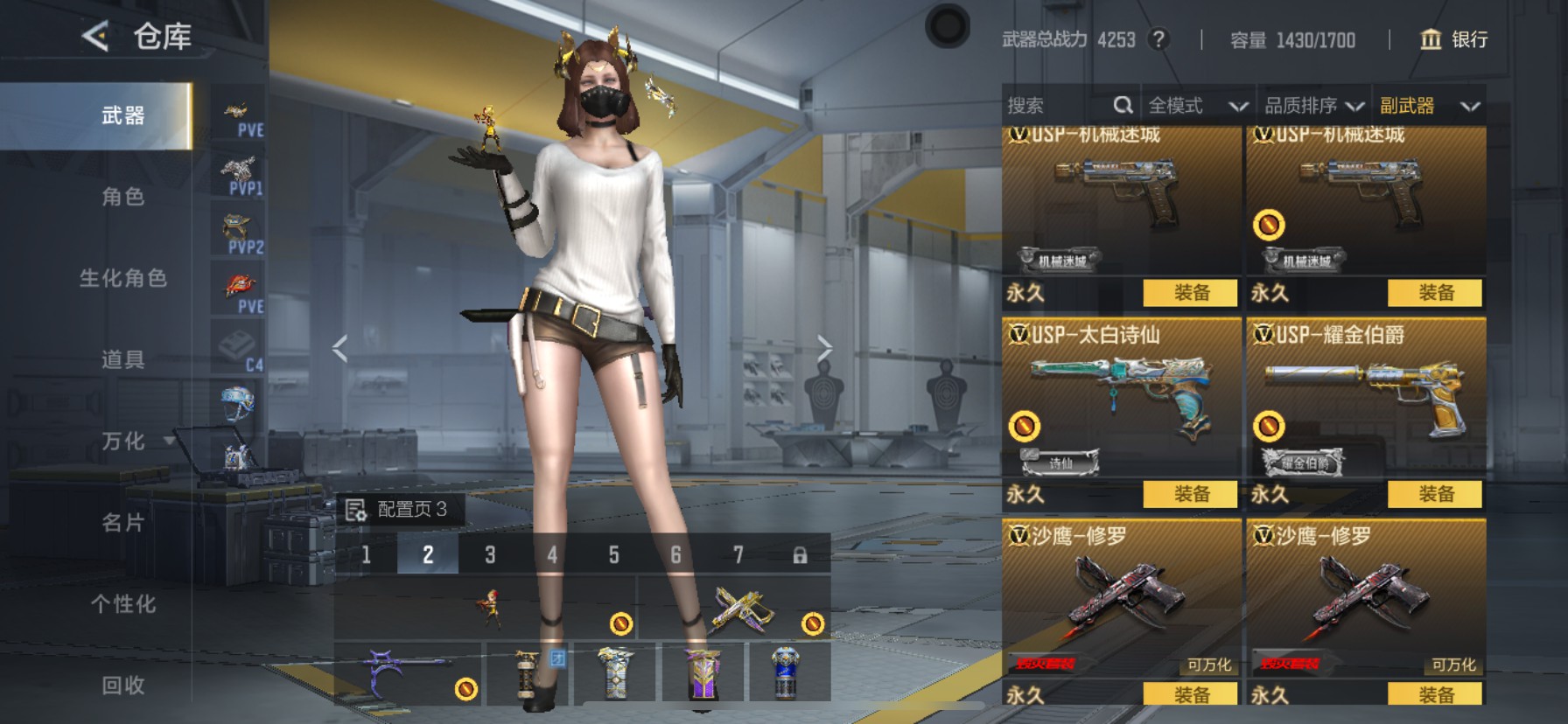Click the 搜索 search input field
This screenshot has width=1568, height=724.
point(1050,105)
